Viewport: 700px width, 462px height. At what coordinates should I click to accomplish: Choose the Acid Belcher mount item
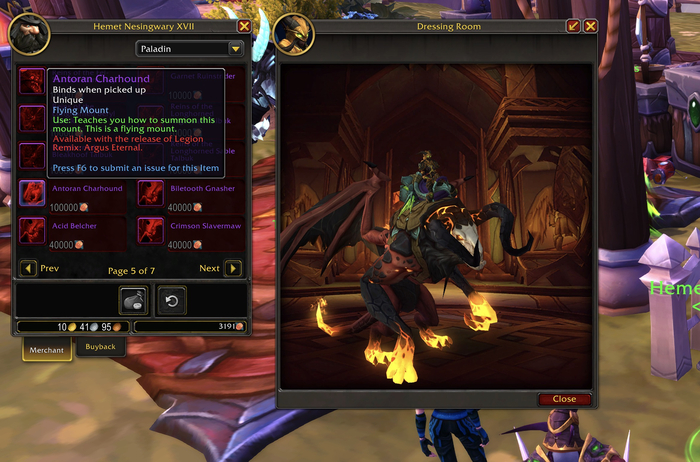click(32, 231)
